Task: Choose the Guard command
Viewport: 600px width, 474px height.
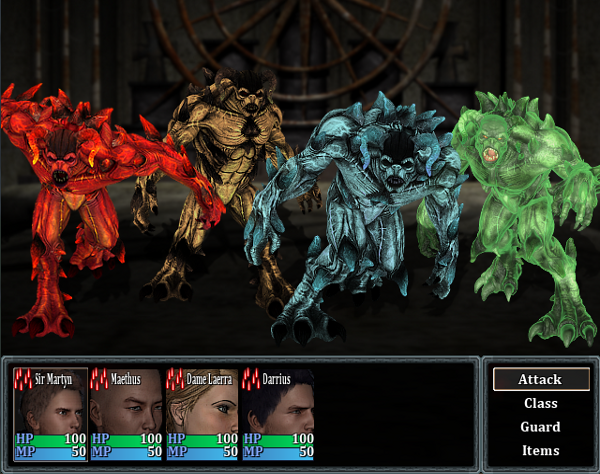Action: click(x=540, y=427)
